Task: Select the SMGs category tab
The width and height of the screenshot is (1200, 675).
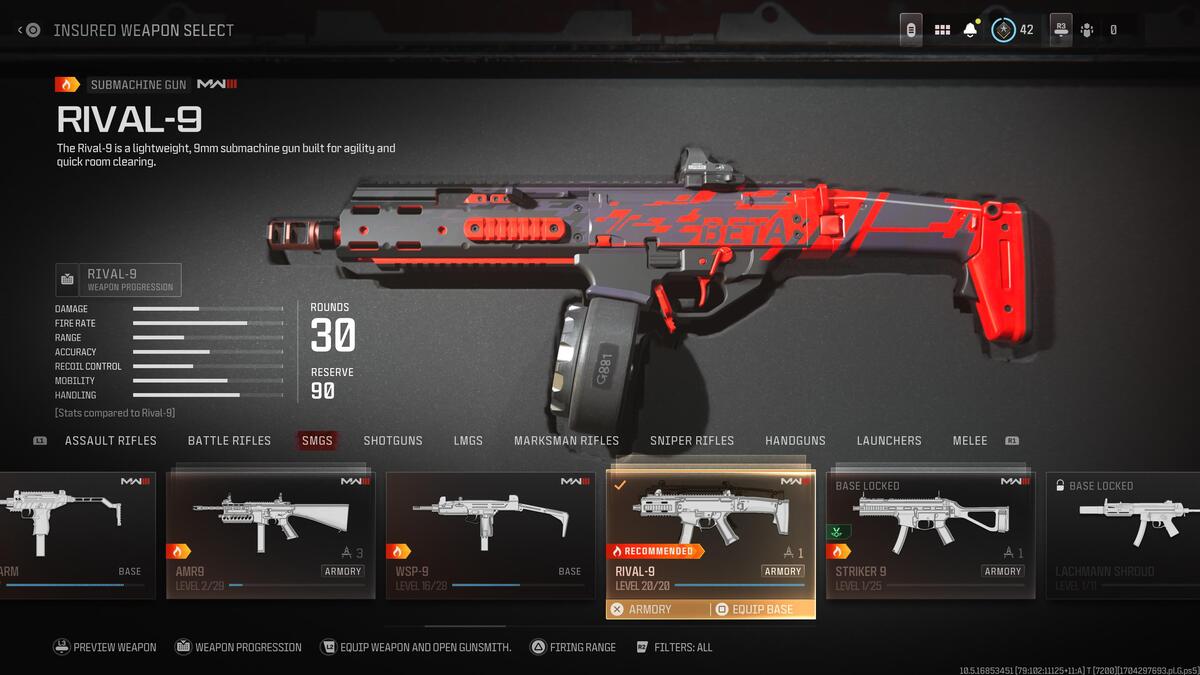Action: point(317,440)
